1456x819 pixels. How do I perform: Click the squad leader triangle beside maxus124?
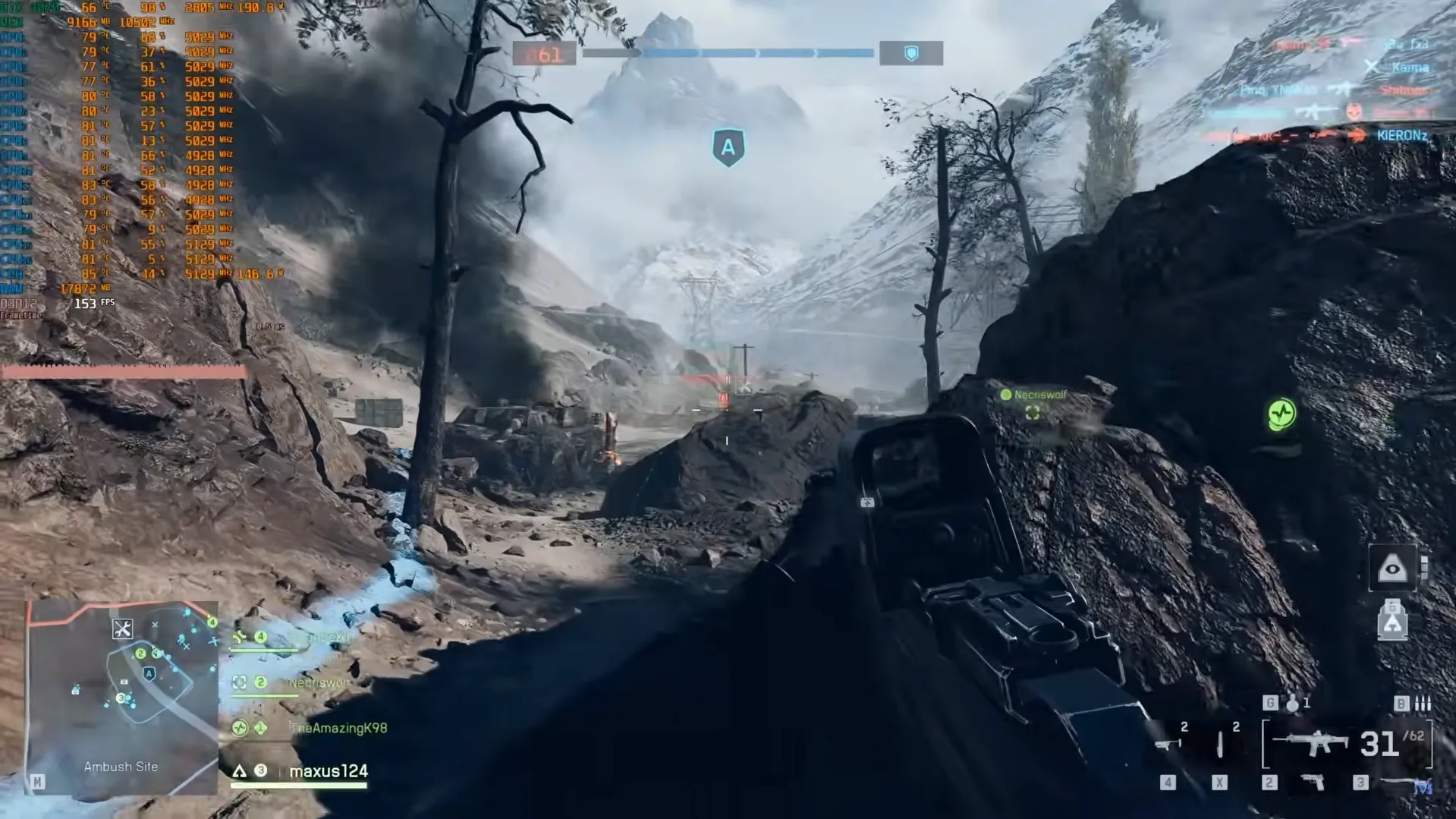238,770
